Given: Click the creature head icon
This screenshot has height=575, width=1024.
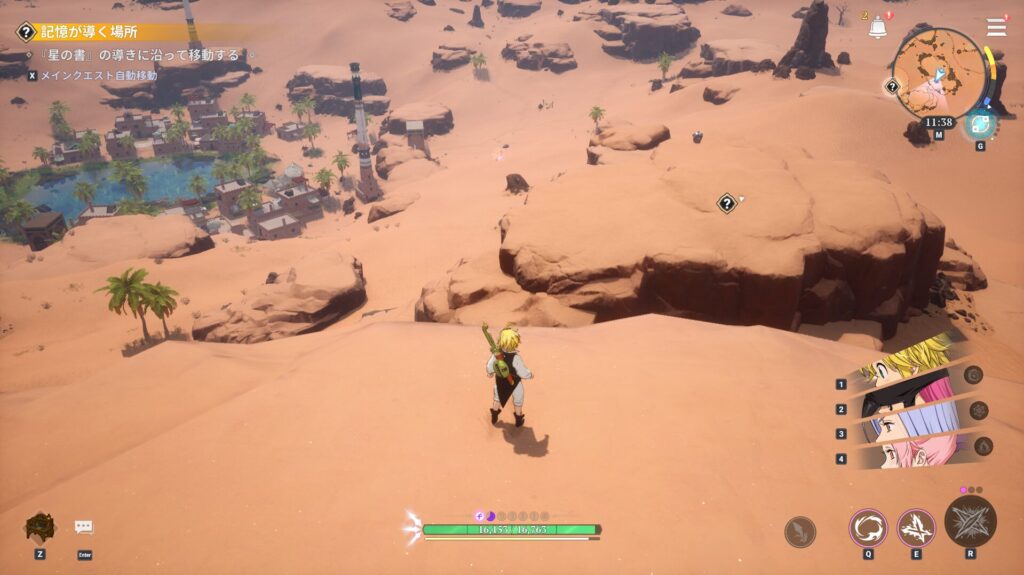Looking at the screenshot, I should [x=40, y=526].
